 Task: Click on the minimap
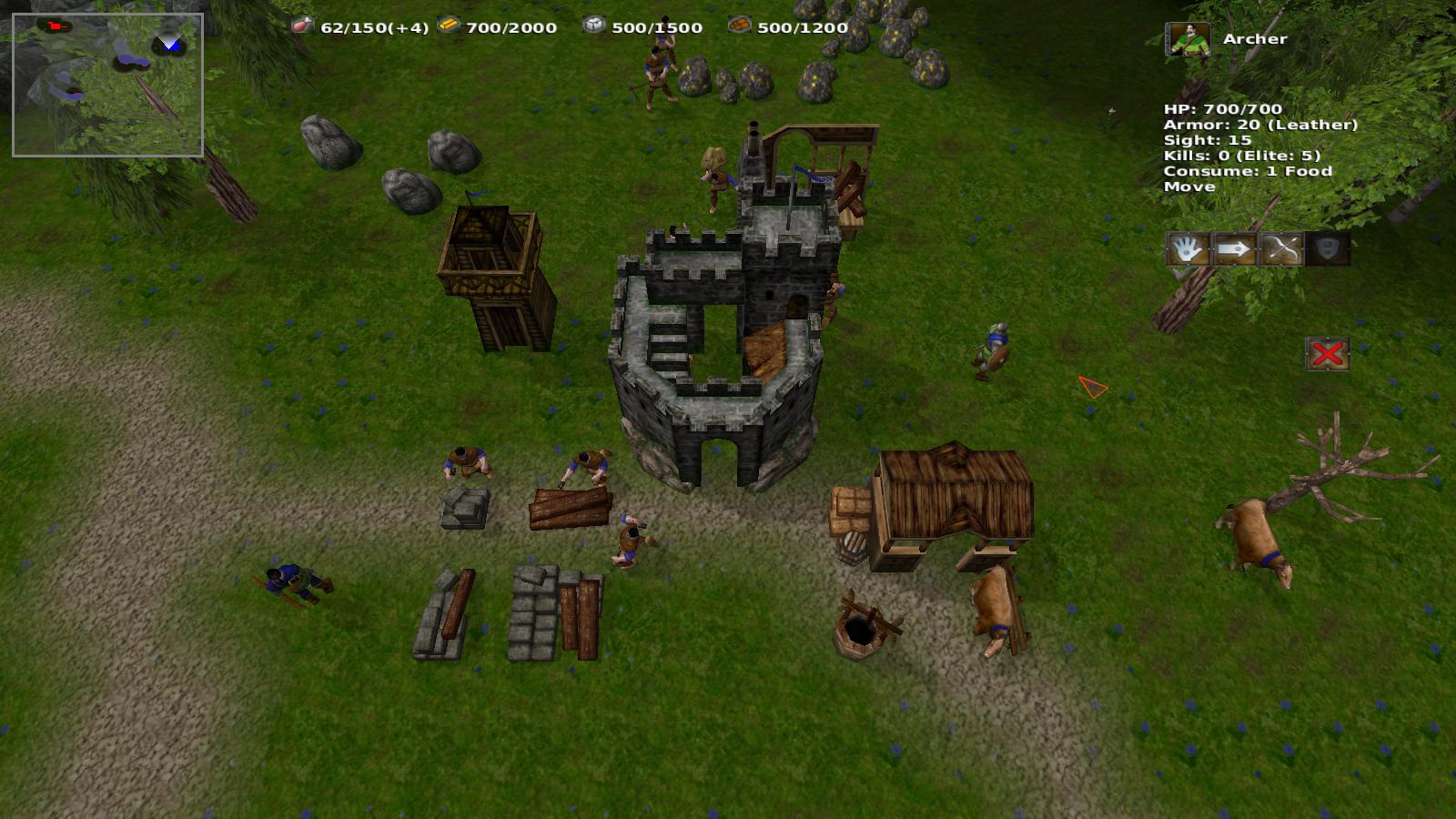point(107,86)
